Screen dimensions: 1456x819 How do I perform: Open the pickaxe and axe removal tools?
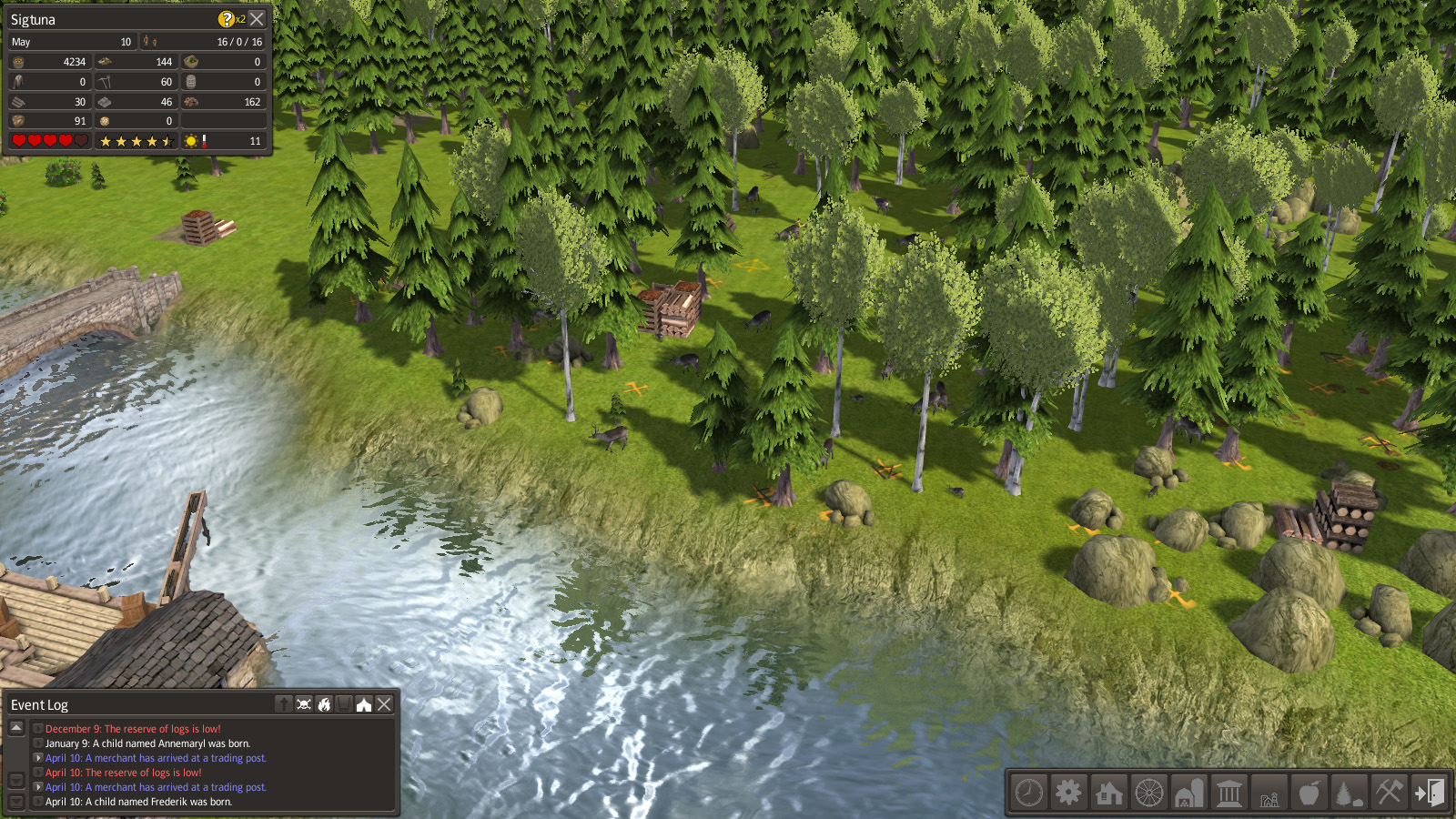click(1389, 793)
